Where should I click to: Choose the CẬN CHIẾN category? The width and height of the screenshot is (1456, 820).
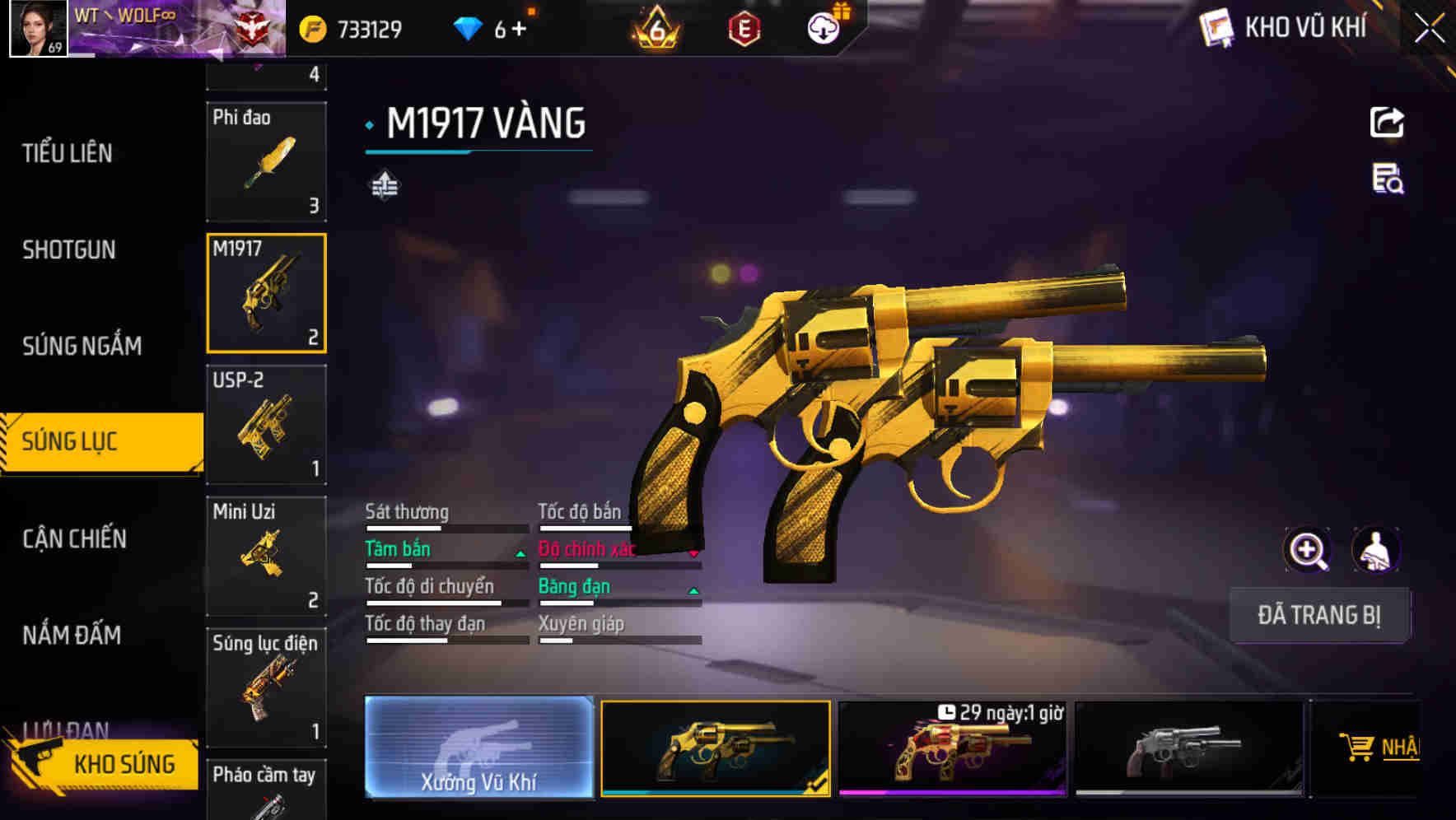pos(75,538)
